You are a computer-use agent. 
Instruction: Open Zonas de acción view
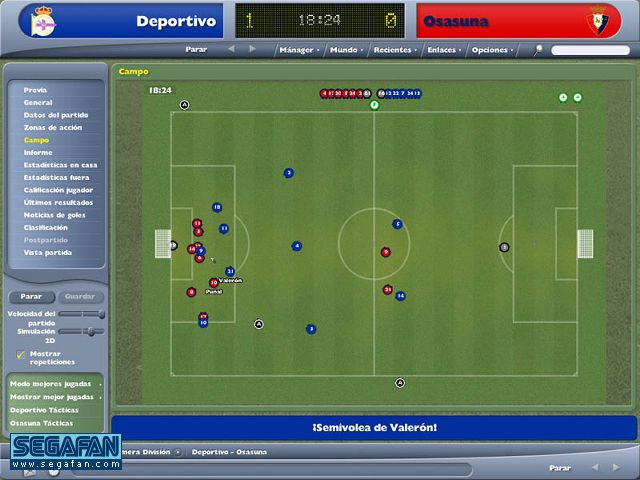[x=53, y=128]
